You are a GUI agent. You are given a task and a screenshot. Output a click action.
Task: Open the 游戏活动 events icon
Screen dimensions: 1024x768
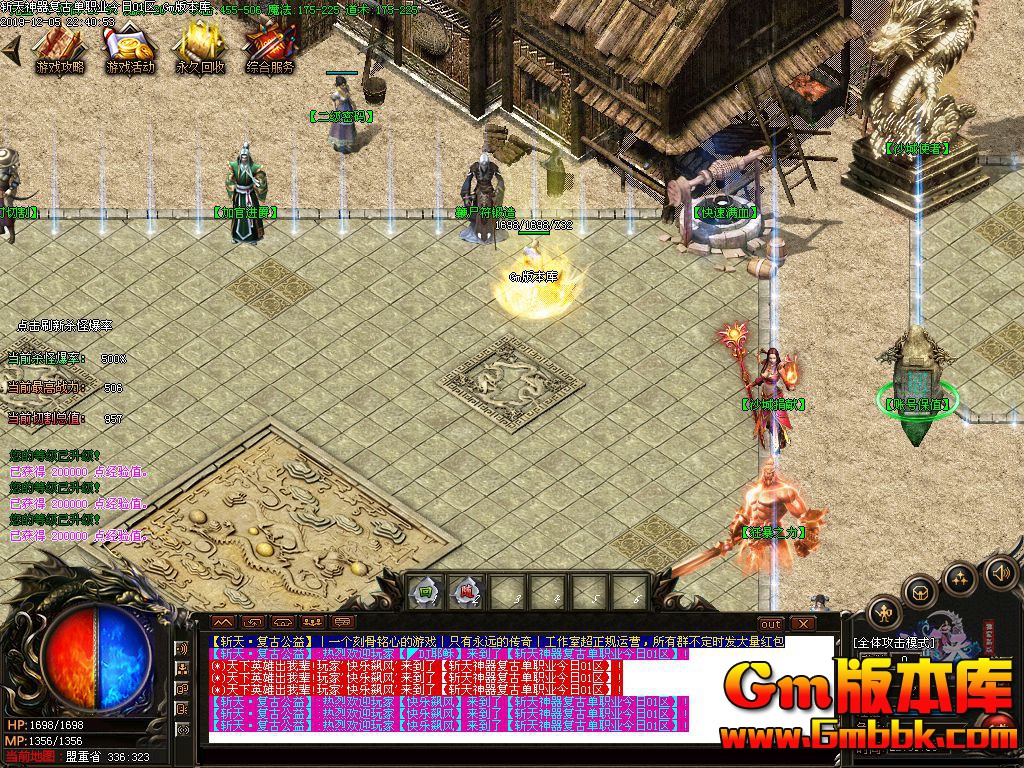click(130, 48)
